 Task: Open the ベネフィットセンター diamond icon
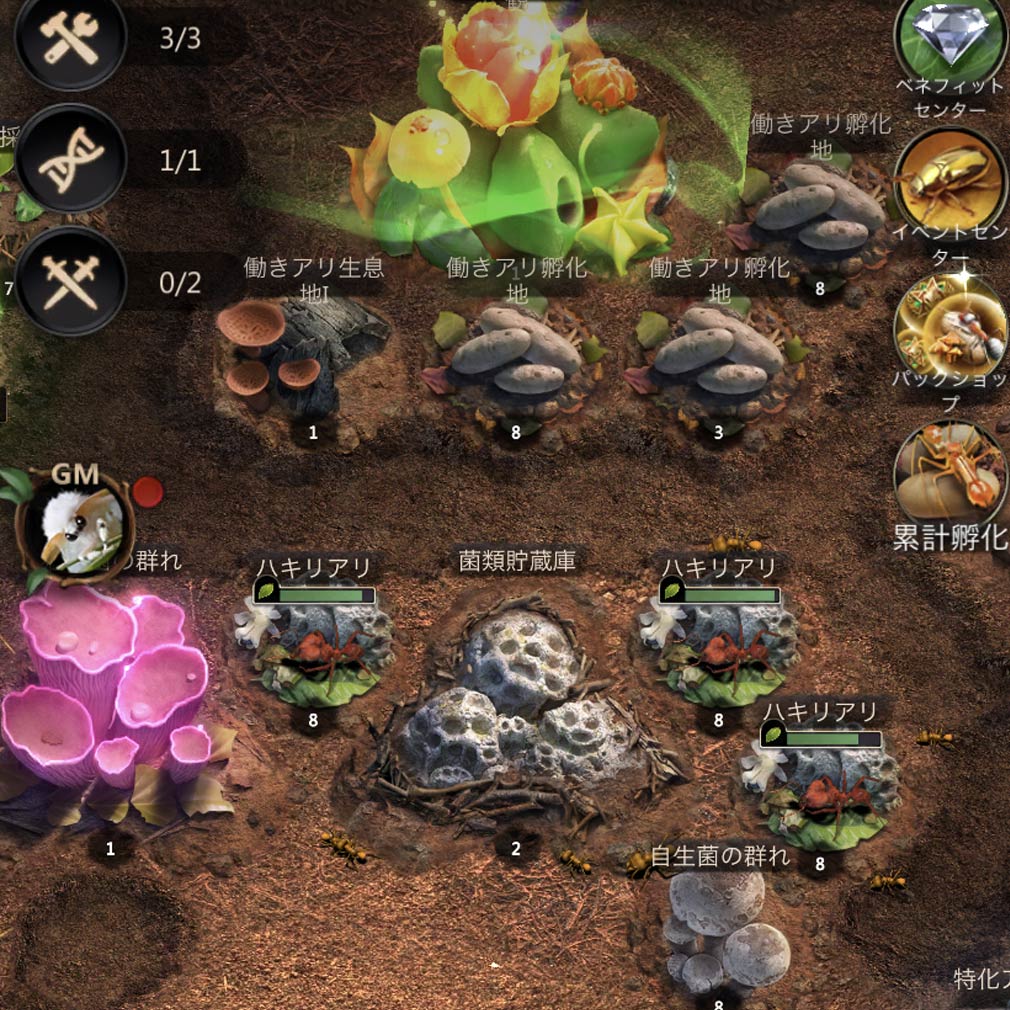click(950, 38)
